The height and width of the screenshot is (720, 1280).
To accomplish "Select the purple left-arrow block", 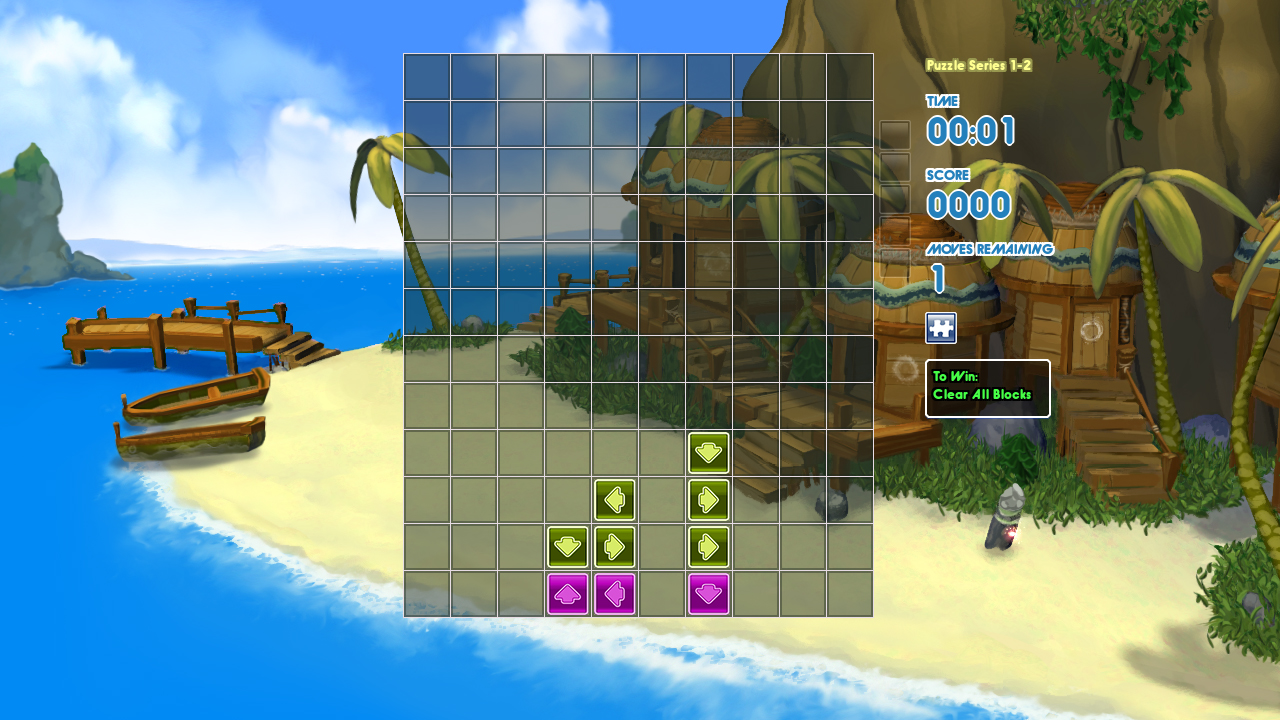I will [615, 593].
